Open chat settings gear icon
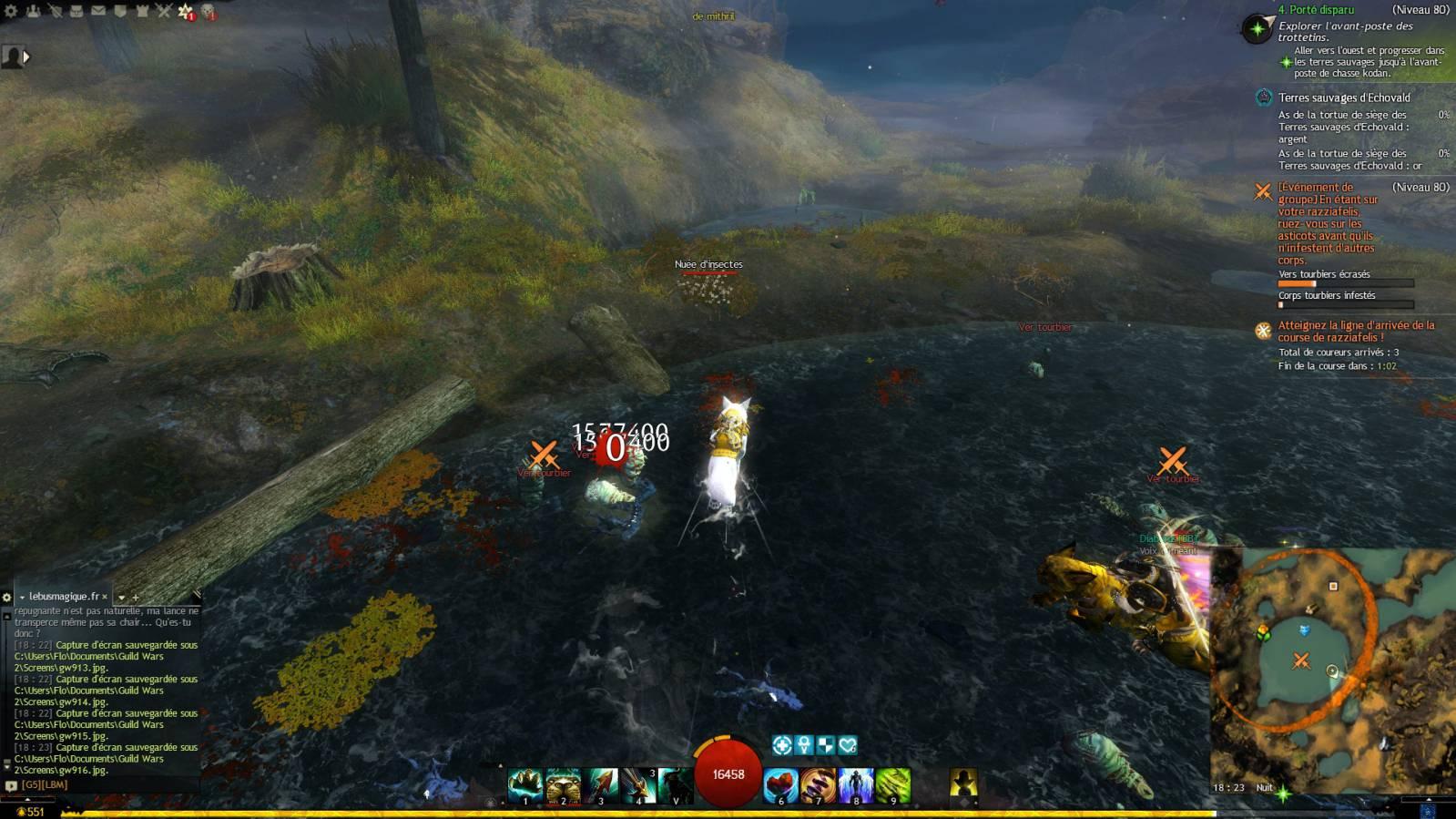 click(x=7, y=598)
